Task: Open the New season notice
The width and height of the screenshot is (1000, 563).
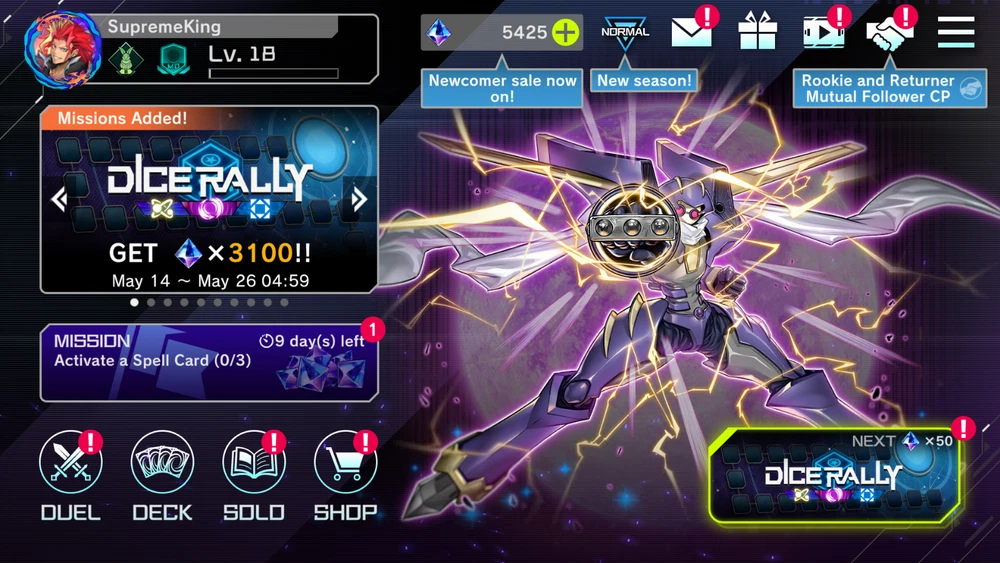Action: point(645,80)
